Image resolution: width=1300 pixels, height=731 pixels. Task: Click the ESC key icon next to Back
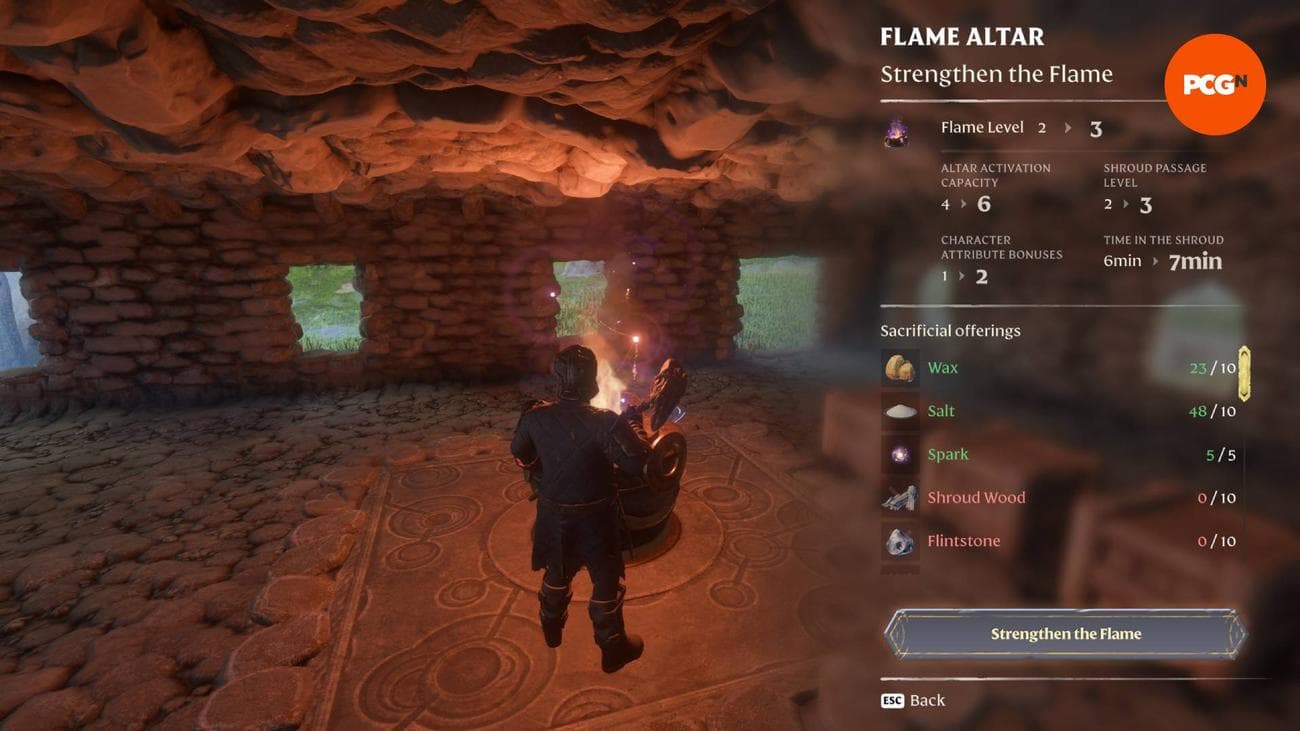tap(895, 701)
